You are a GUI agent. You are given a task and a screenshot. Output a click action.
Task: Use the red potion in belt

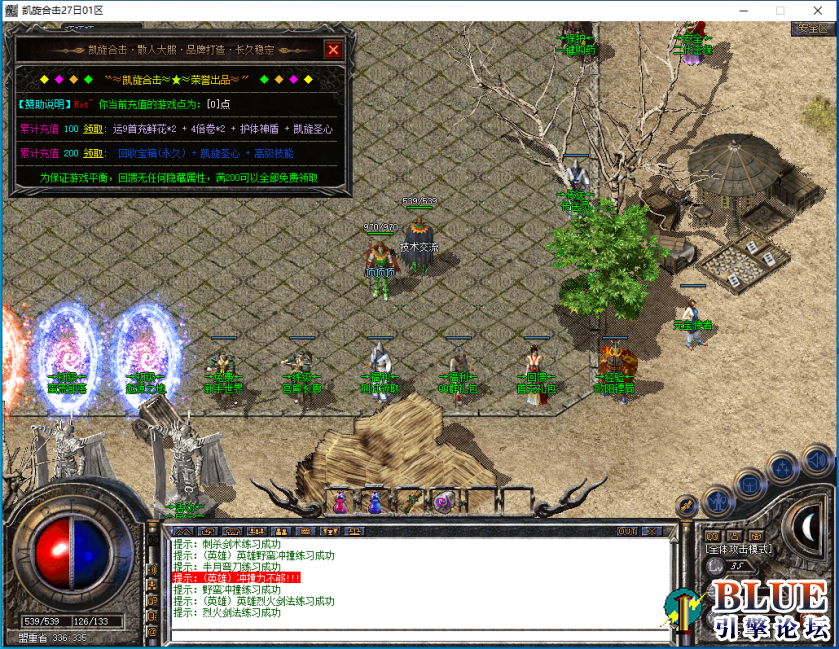tap(340, 500)
